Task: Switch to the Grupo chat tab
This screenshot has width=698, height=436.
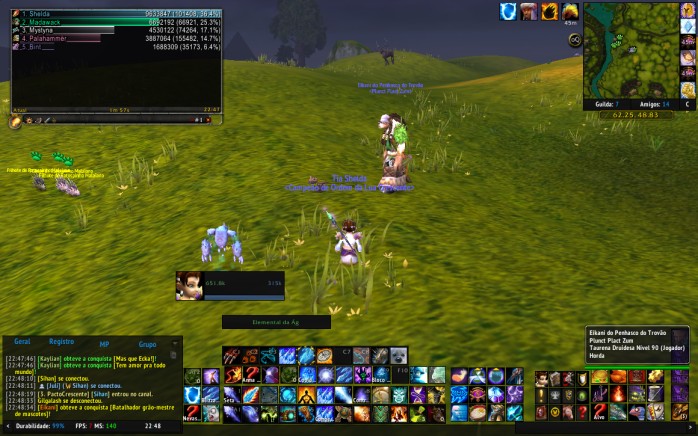Action: [147, 343]
